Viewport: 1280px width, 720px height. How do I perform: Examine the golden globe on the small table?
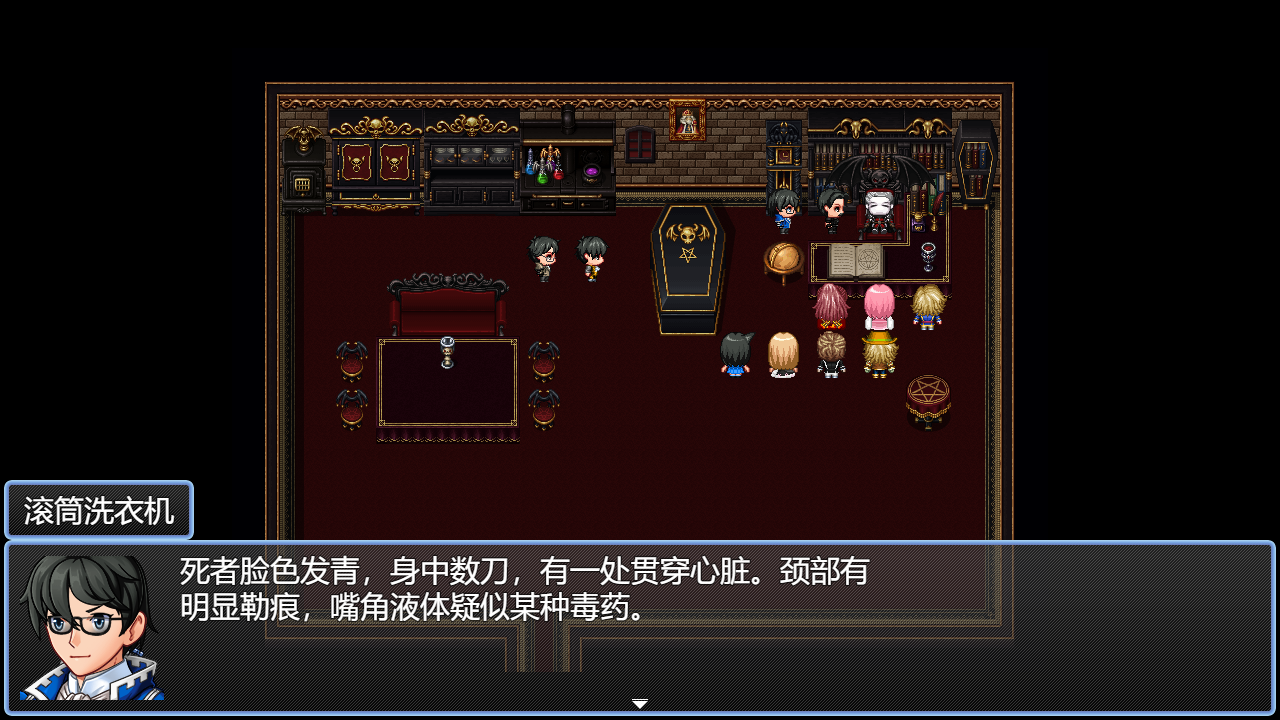pos(785,258)
